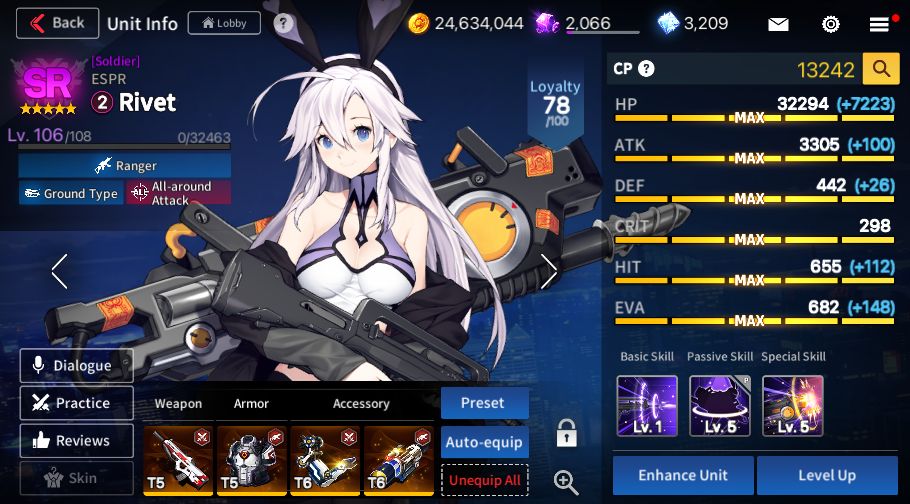Open equipment Preset

(x=485, y=403)
